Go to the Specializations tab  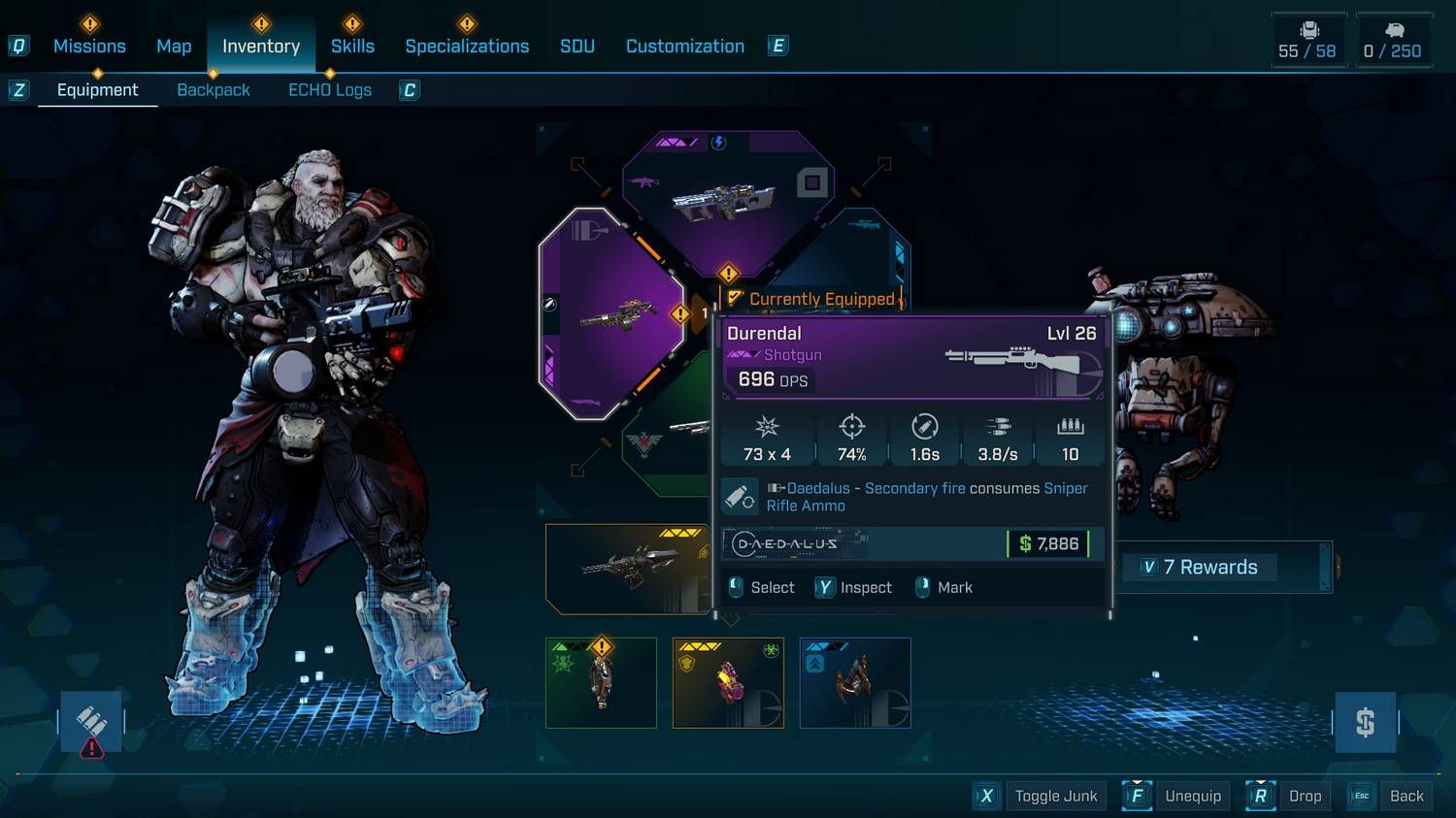[467, 46]
